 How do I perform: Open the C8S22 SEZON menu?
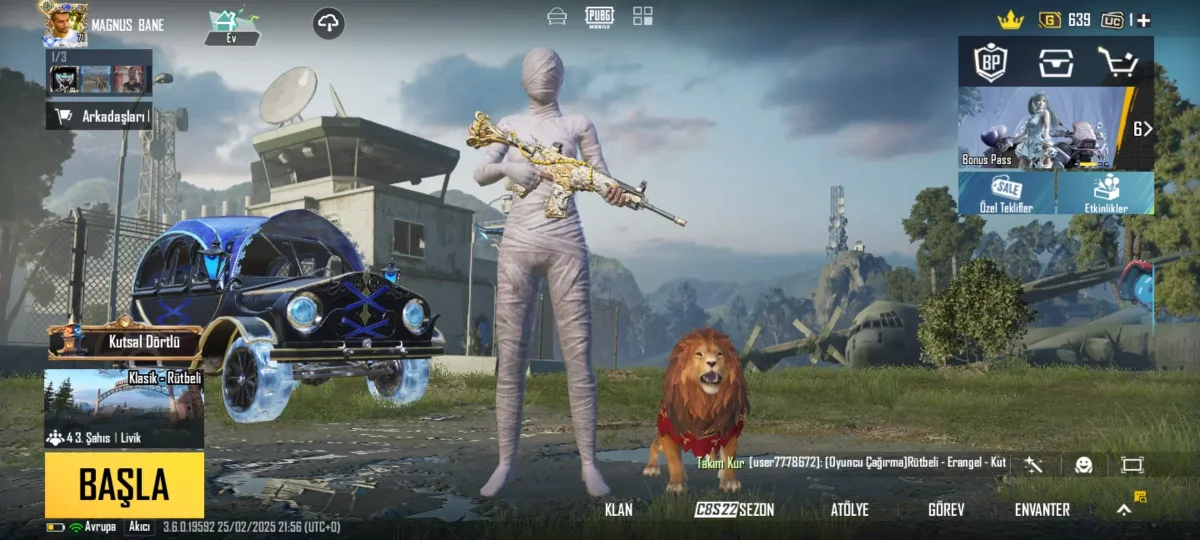(x=735, y=510)
